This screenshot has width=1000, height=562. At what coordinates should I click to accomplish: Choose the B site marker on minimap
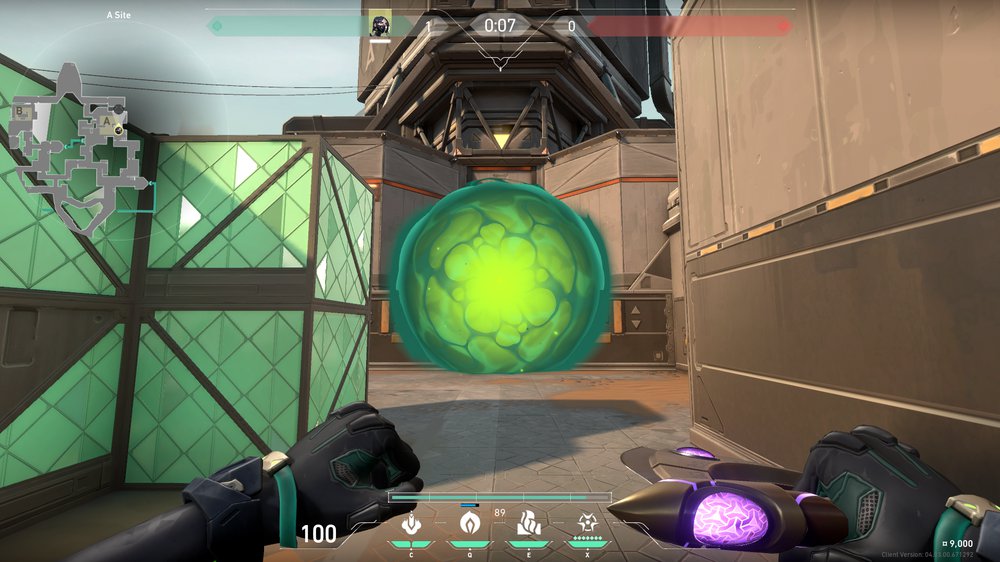click(x=18, y=111)
